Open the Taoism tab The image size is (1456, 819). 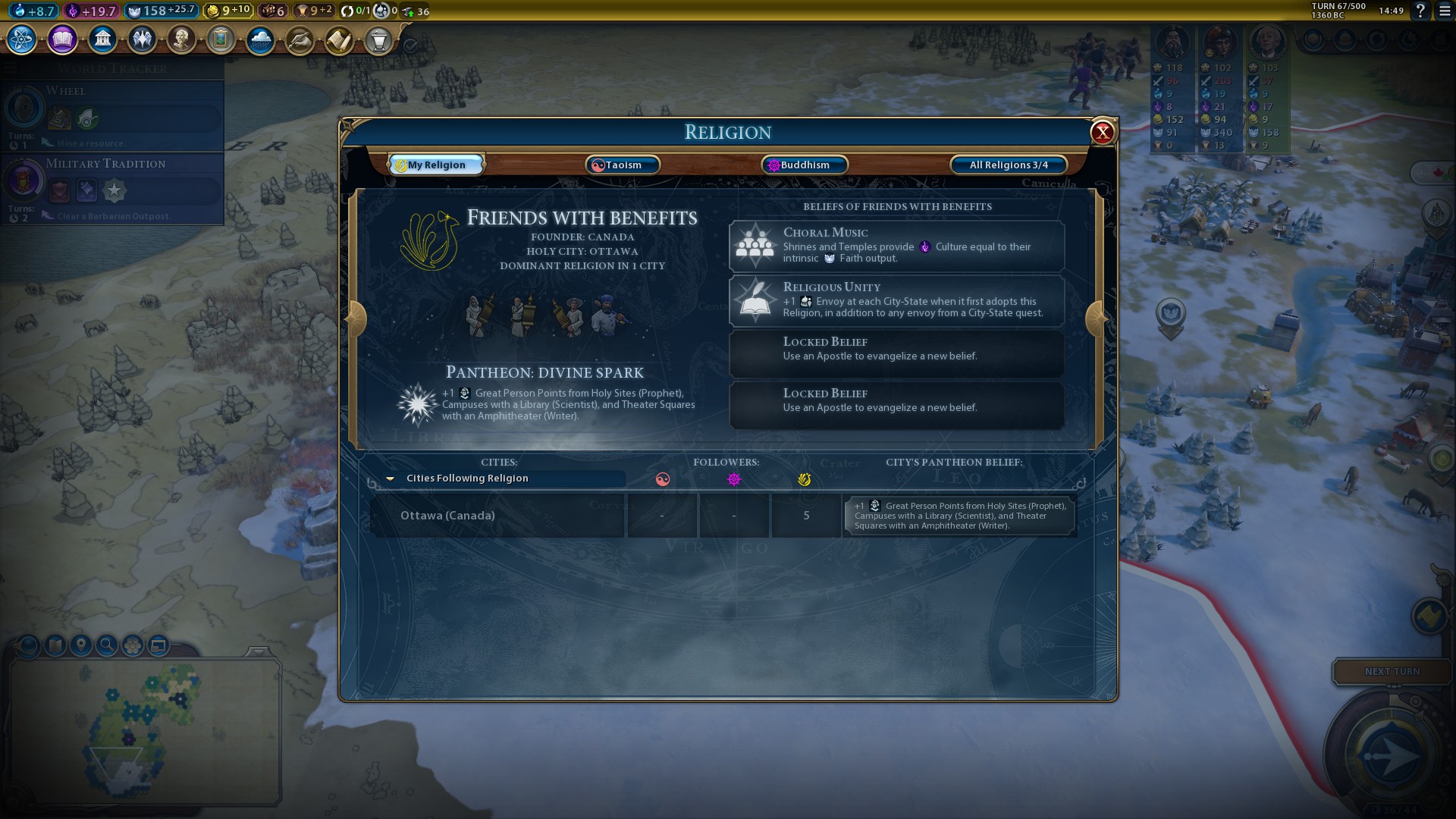point(623,165)
